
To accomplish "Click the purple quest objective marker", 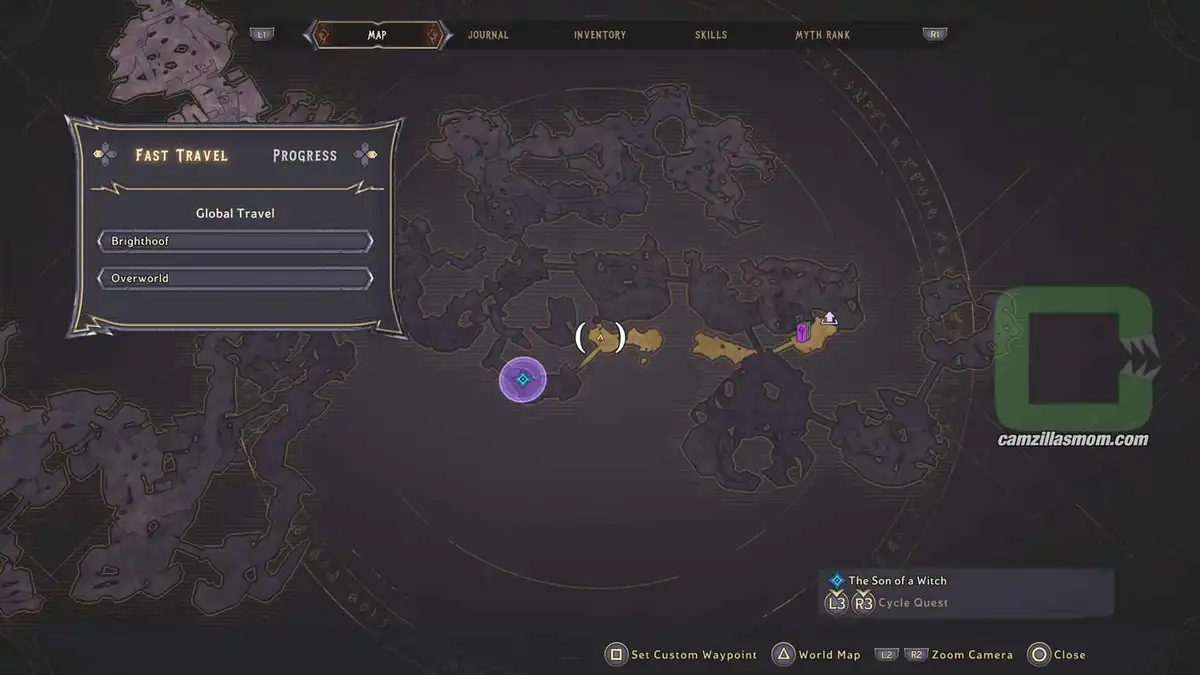I will (522, 380).
